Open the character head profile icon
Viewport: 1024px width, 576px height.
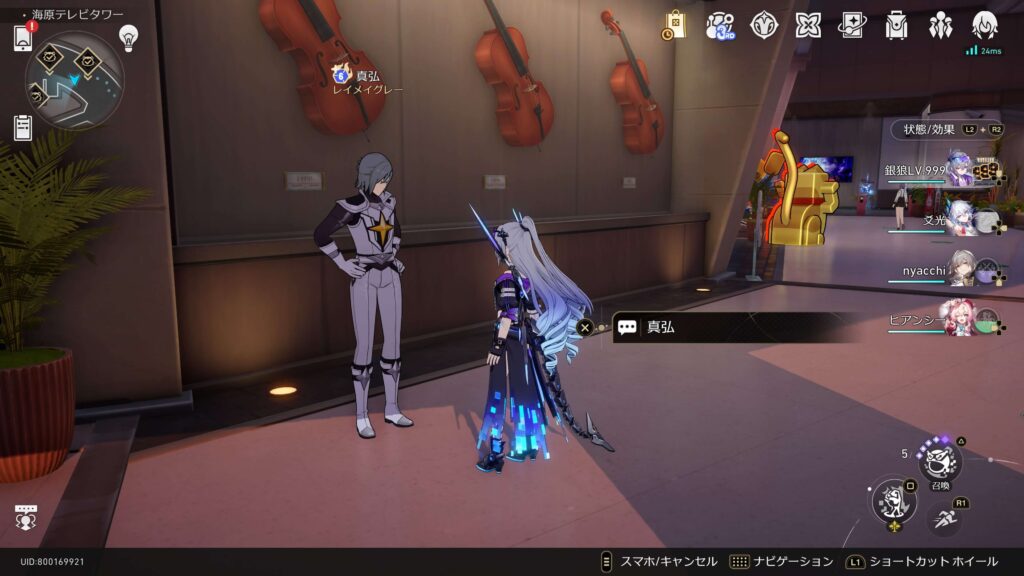coord(985,25)
